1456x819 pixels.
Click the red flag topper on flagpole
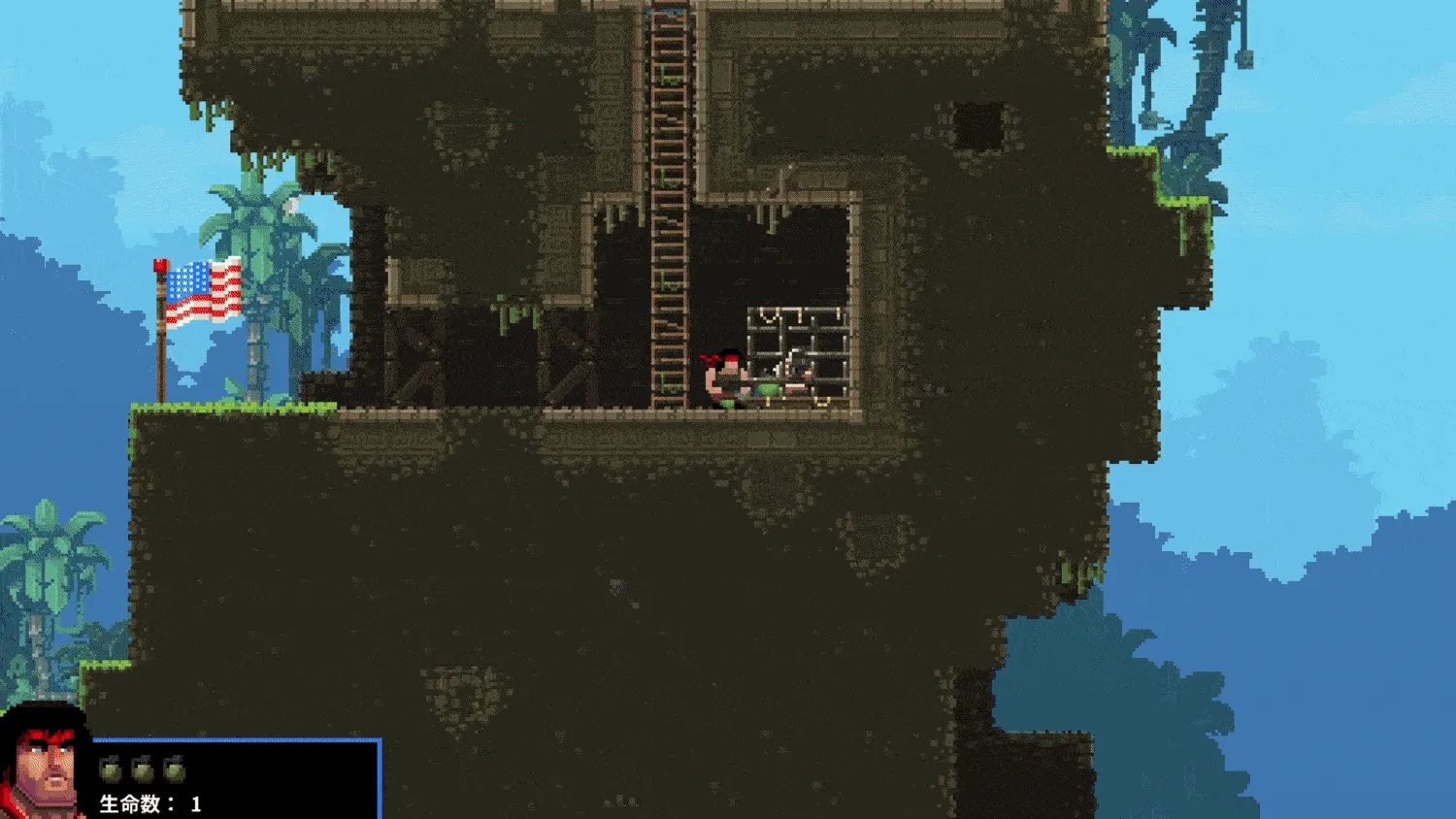158,264
